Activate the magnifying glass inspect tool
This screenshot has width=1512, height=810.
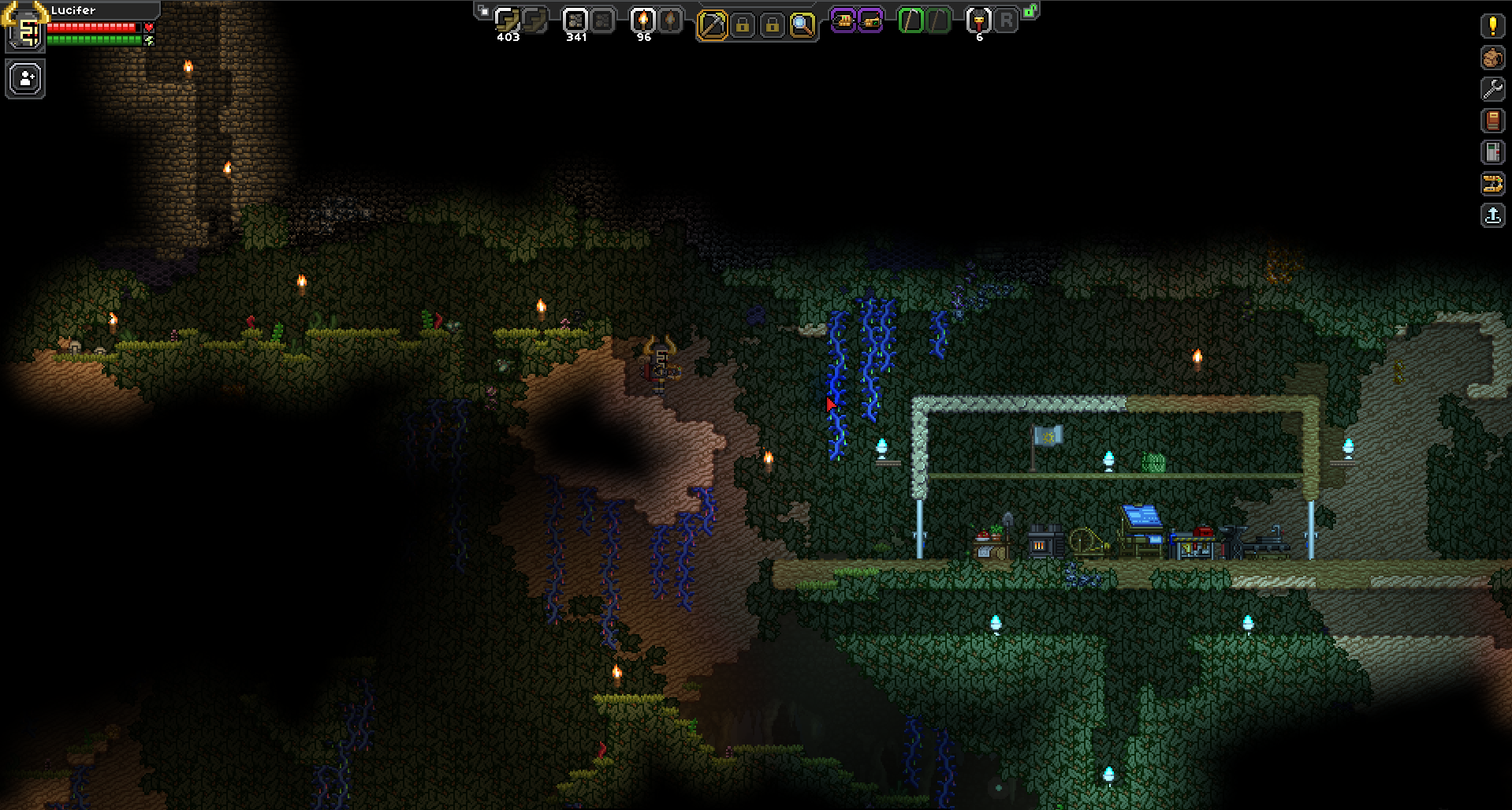point(802,25)
